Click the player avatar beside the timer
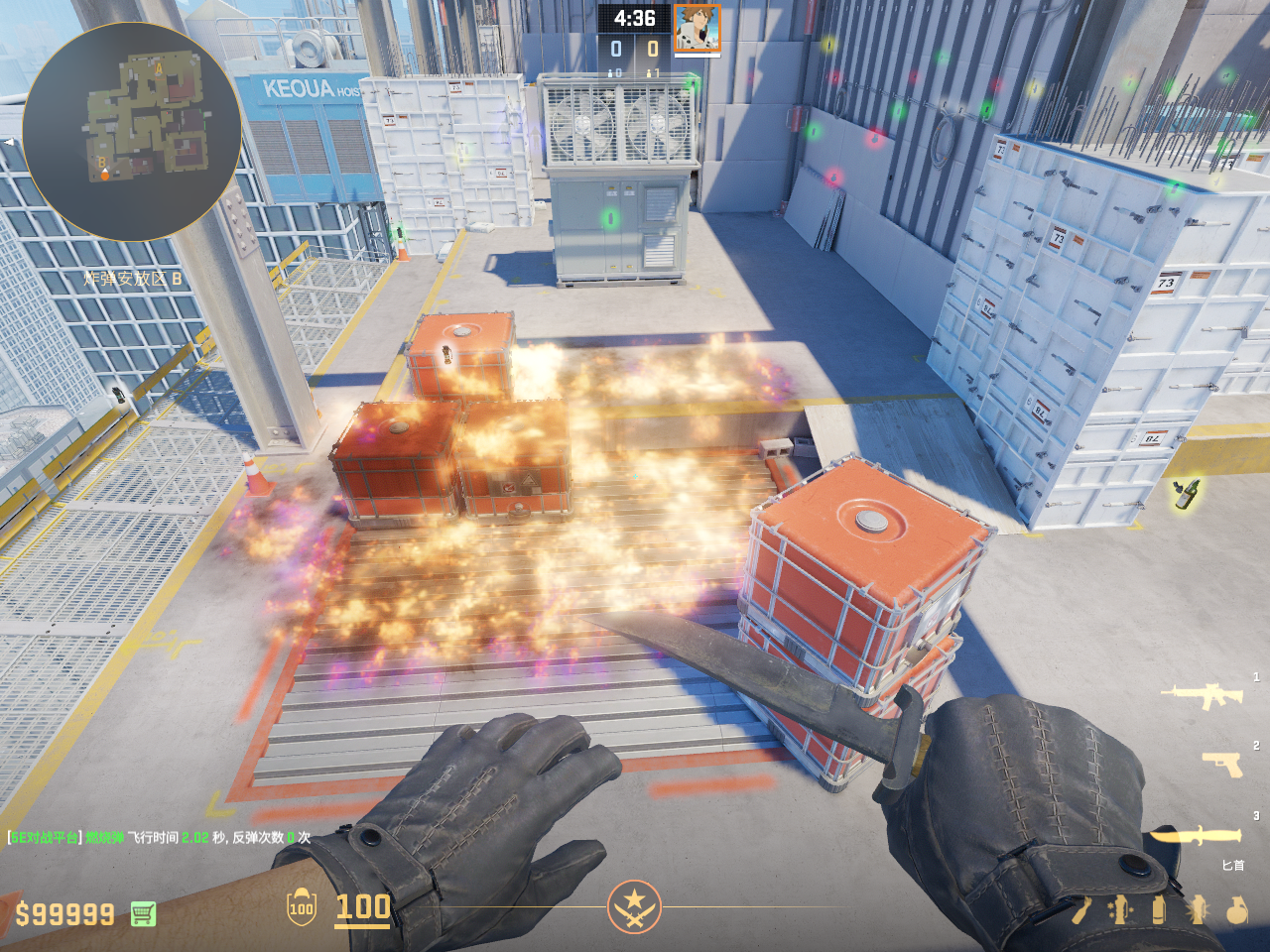This screenshot has height=952, width=1270. coord(697,28)
